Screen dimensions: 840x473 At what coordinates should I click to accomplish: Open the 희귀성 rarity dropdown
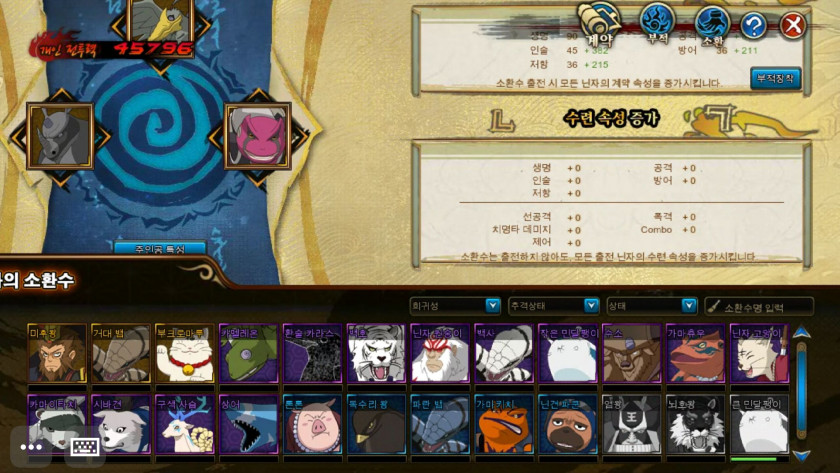455,305
